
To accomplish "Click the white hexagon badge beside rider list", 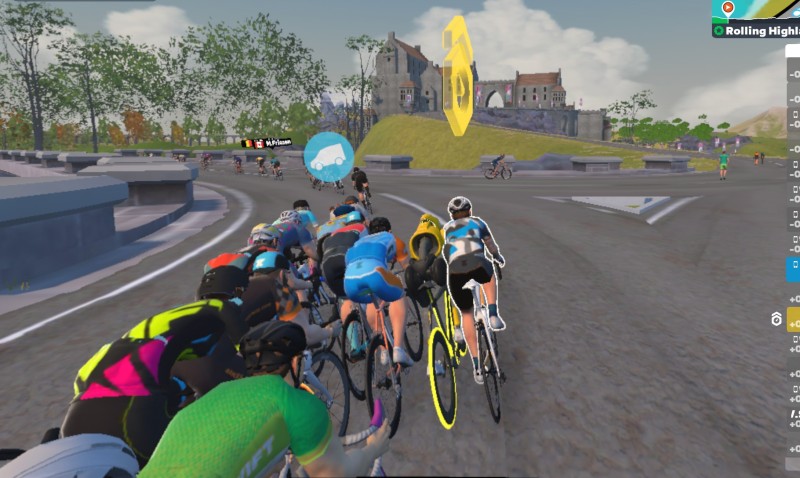I will [776, 319].
